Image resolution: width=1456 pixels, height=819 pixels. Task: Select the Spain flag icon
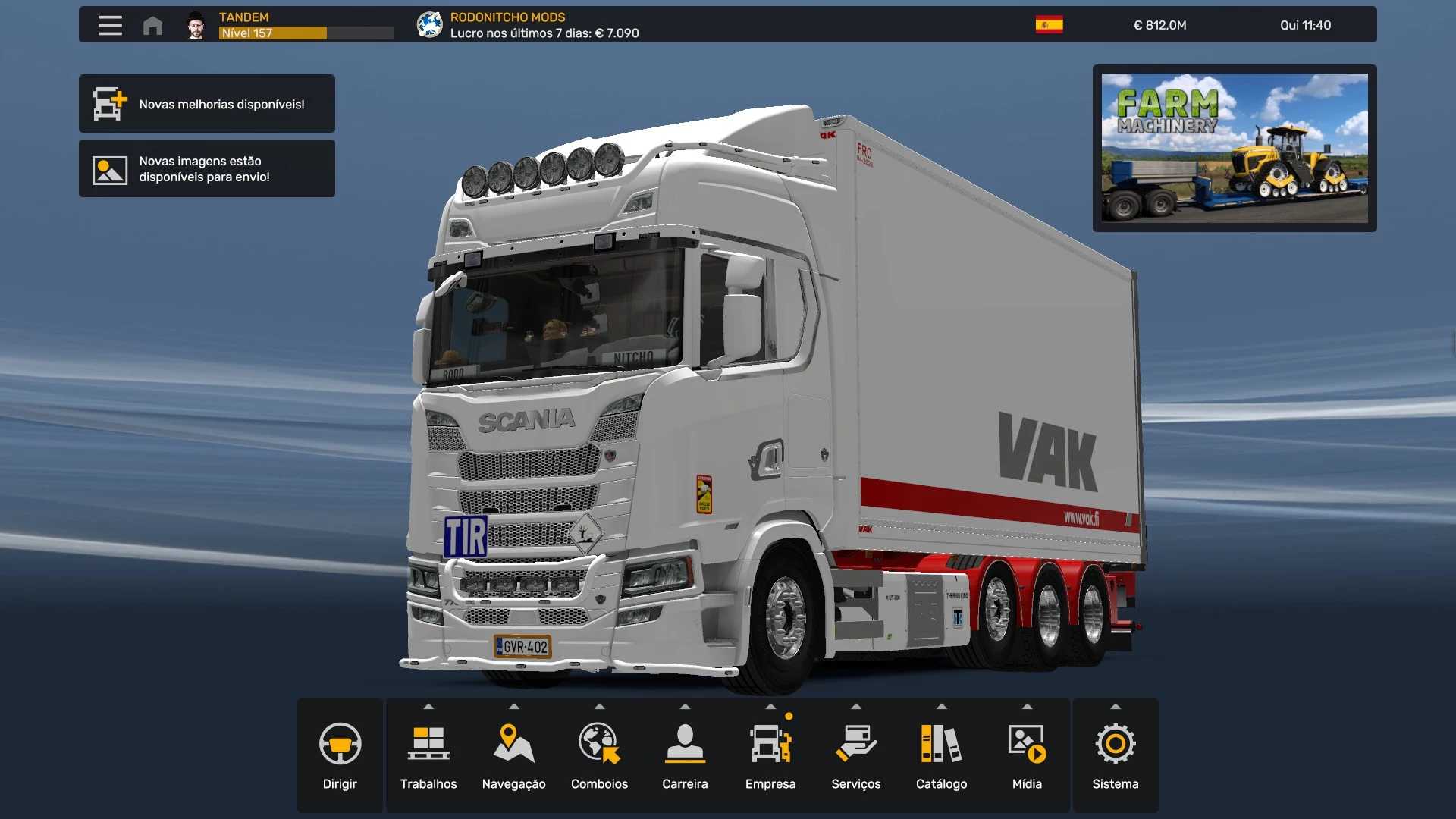click(1049, 25)
